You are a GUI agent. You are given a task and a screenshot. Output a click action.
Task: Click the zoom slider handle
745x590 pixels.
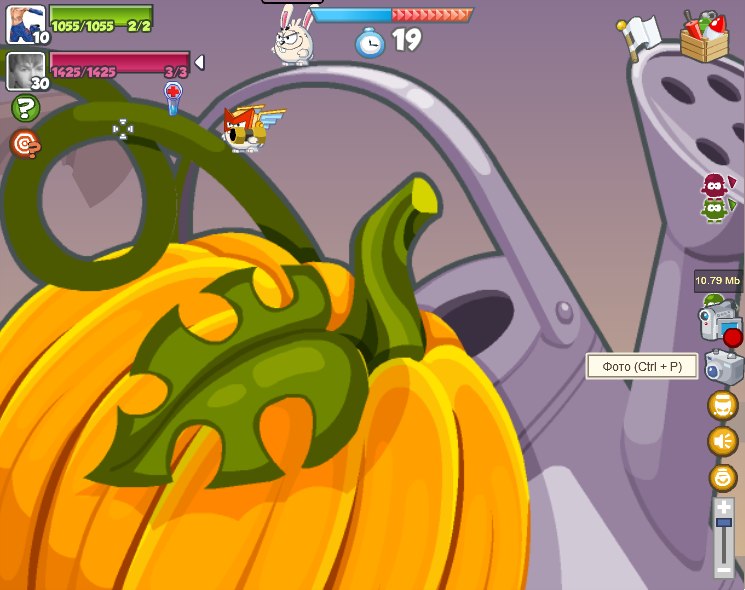[x=724, y=522]
